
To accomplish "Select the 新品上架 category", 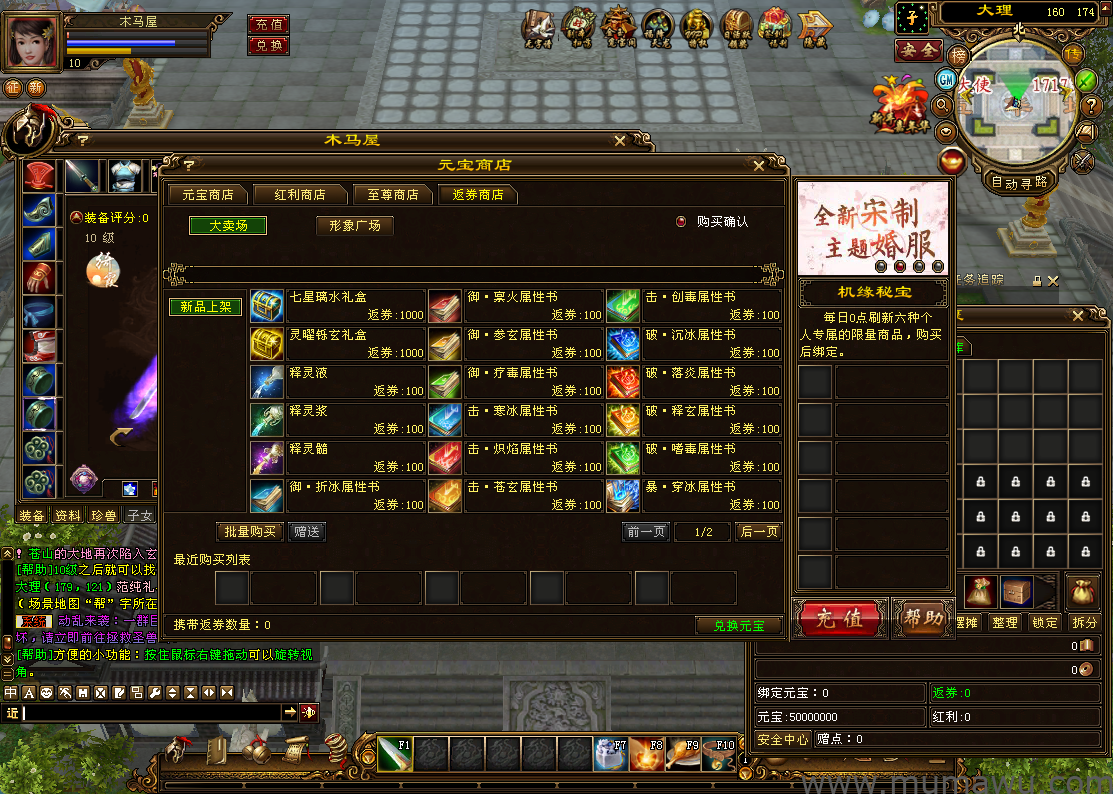I will (x=206, y=307).
